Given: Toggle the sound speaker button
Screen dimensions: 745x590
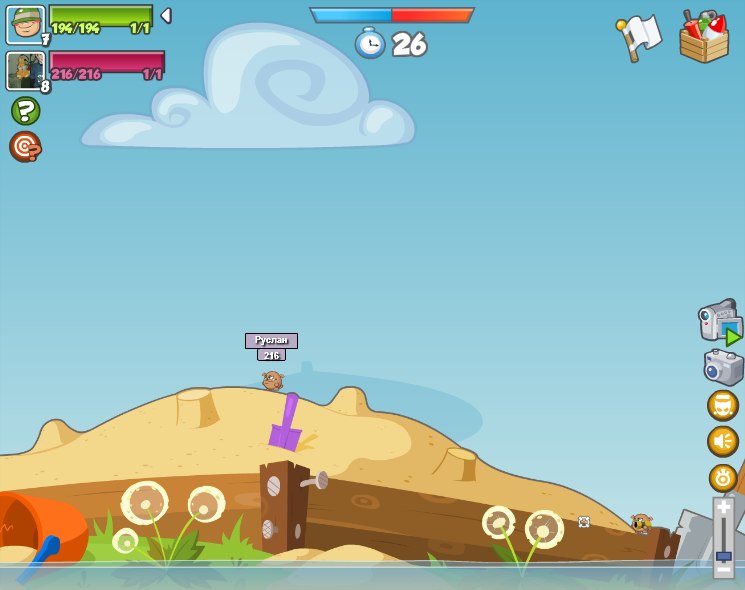Looking at the screenshot, I should pos(722,441).
